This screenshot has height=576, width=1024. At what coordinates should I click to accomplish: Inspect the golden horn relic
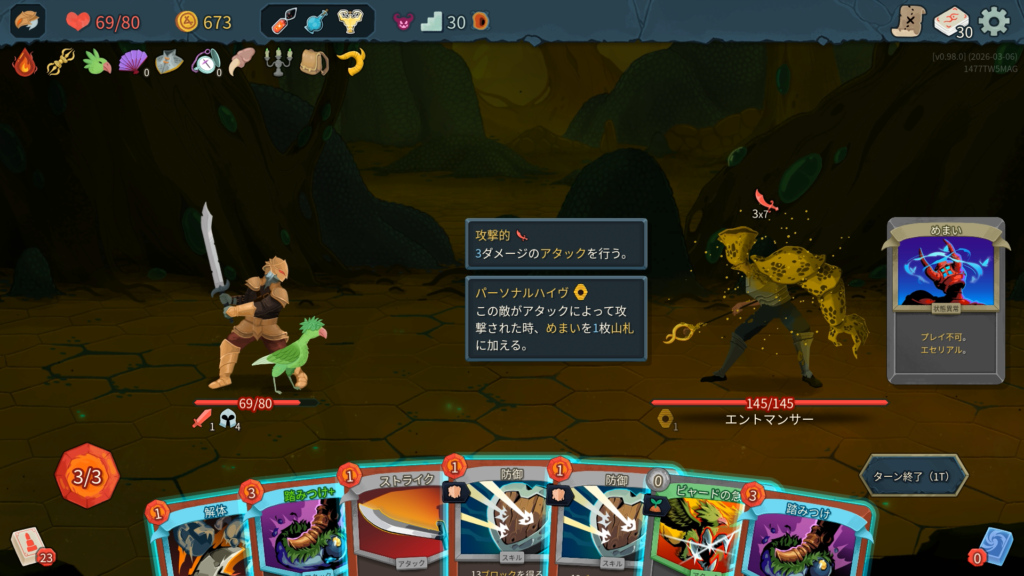351,63
